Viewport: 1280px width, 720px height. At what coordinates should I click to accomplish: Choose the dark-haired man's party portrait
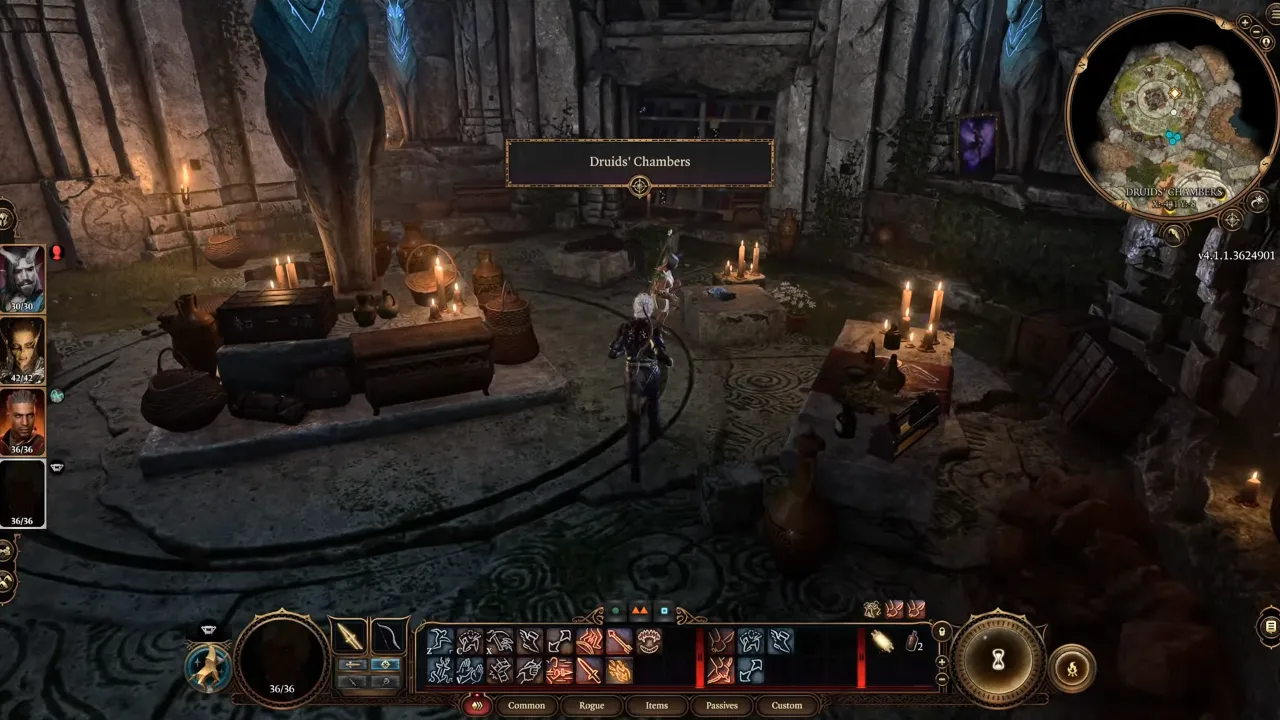coord(22,420)
